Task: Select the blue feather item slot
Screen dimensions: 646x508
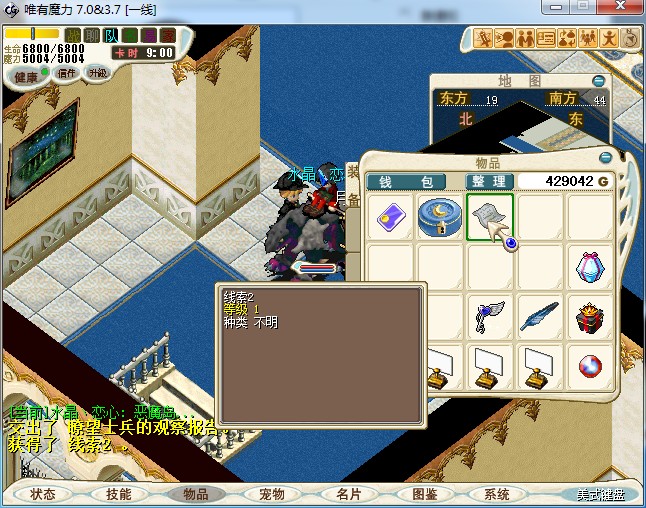Action: coord(540,318)
